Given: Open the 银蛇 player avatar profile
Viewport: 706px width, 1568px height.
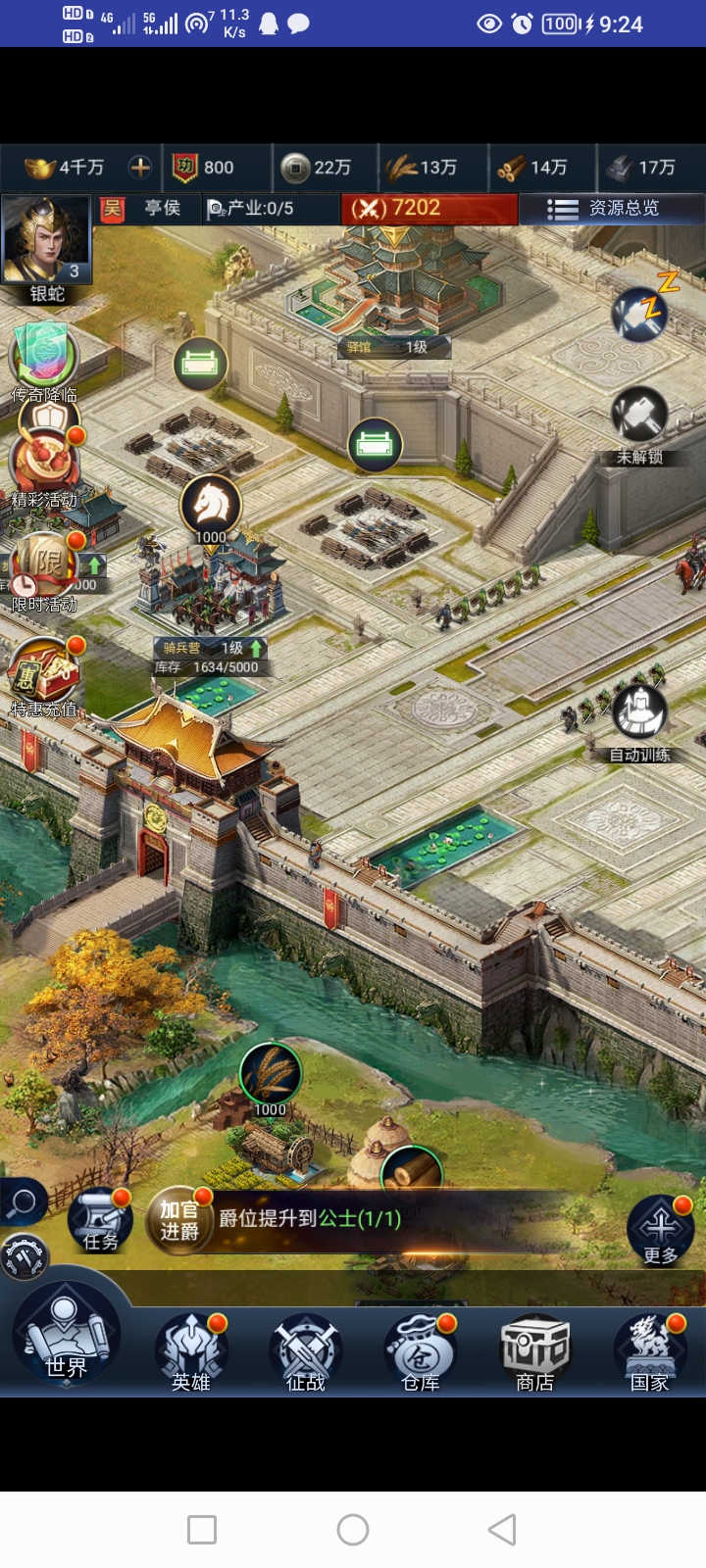Looking at the screenshot, I should 46,242.
